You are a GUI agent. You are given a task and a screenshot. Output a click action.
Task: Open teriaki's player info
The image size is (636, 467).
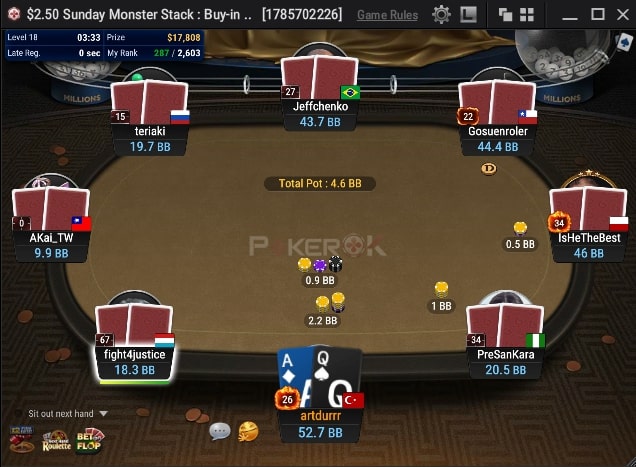149,130
